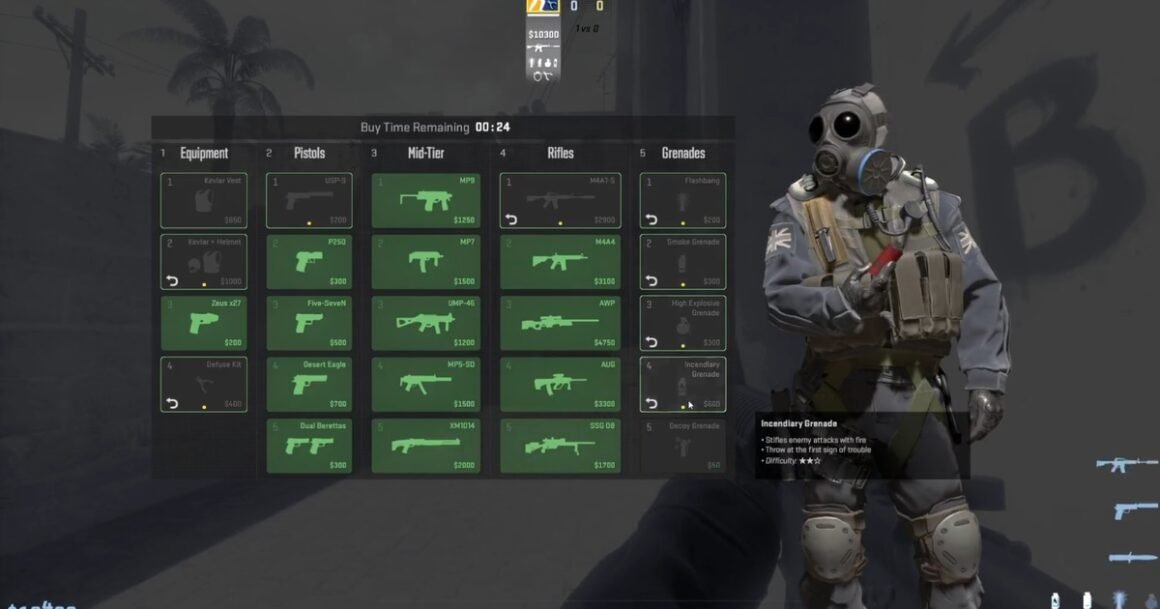This screenshot has height=609, width=1160.
Task: Buy the M4A4 rifle
Action: pyautogui.click(x=559, y=262)
